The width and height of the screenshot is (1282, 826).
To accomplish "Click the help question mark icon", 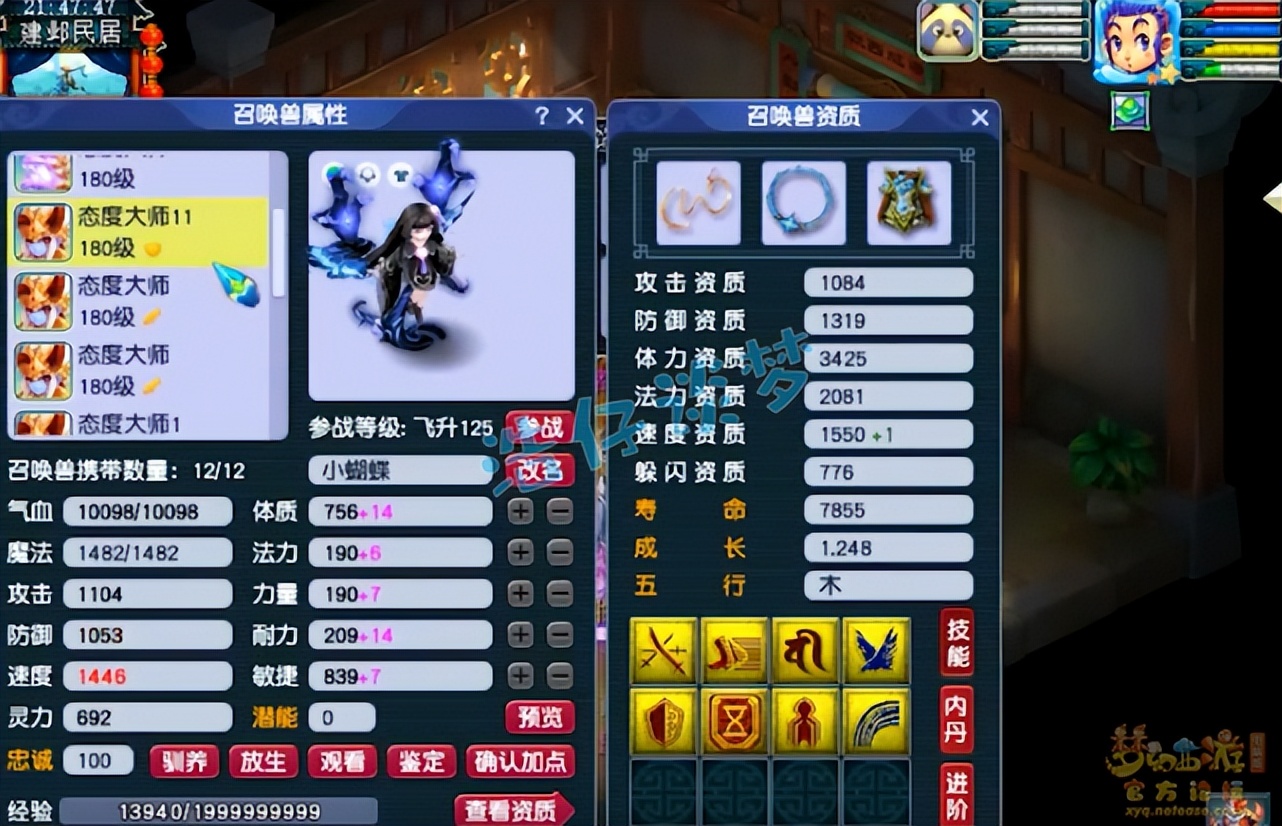I will coord(541,116).
